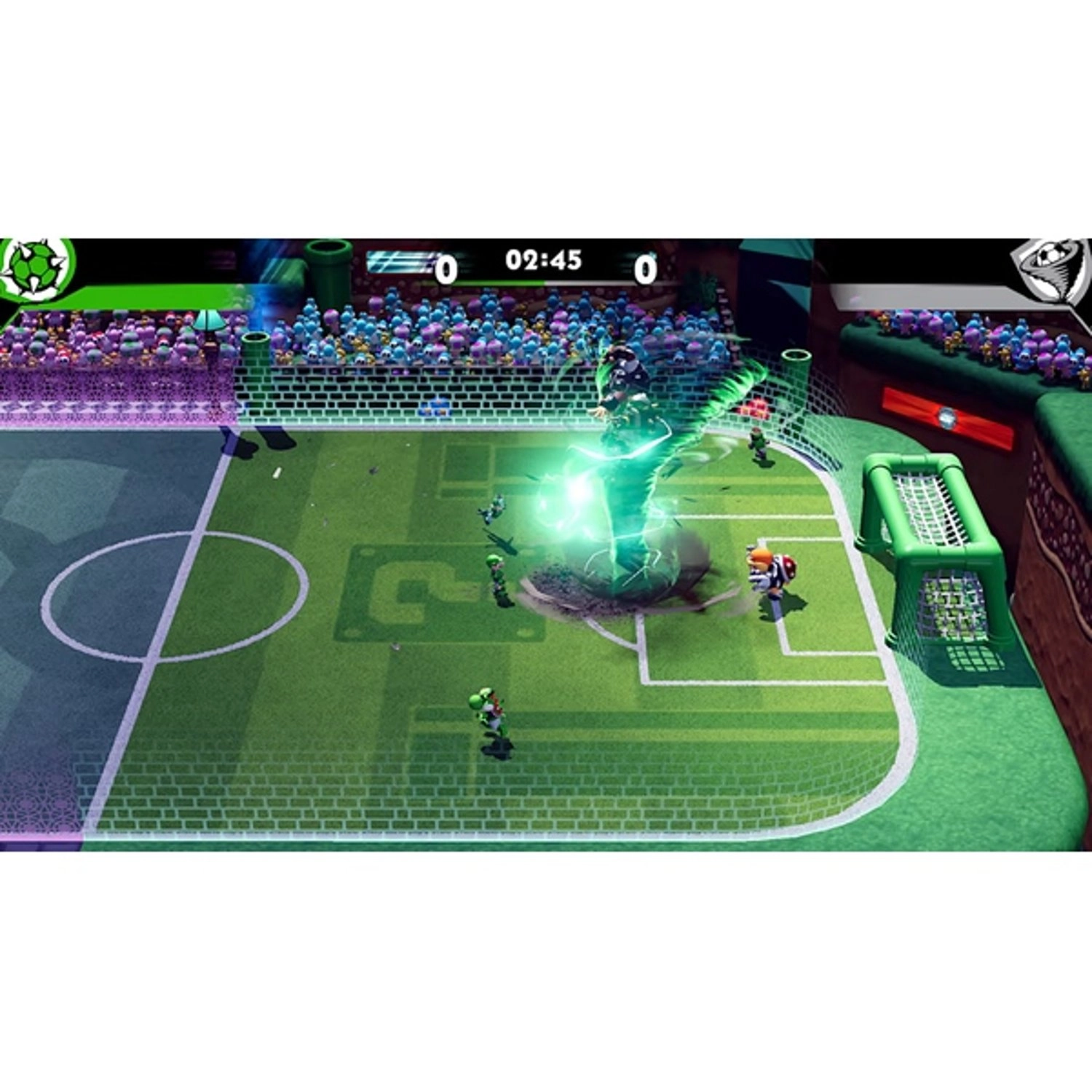The height and width of the screenshot is (1092, 1092).
Task: Click the right team's score of 0
Action: [646, 269]
